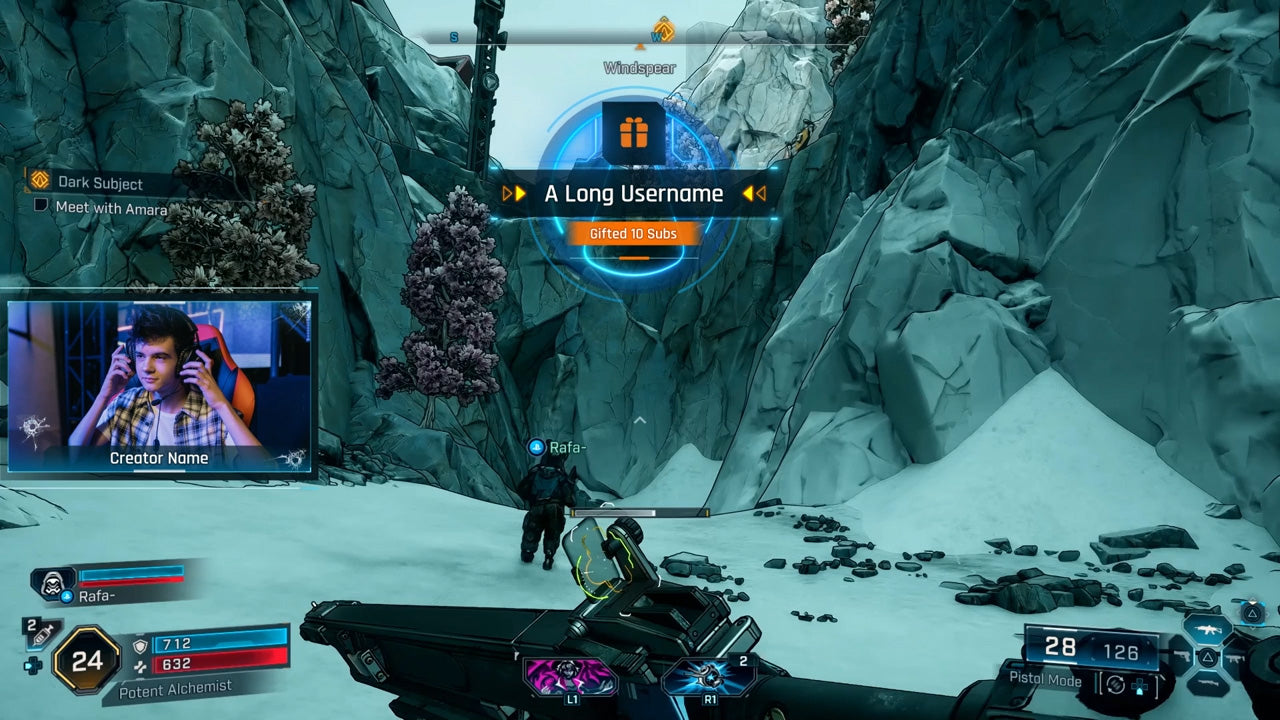Click the Creator Name webcam overlay

(x=160, y=385)
